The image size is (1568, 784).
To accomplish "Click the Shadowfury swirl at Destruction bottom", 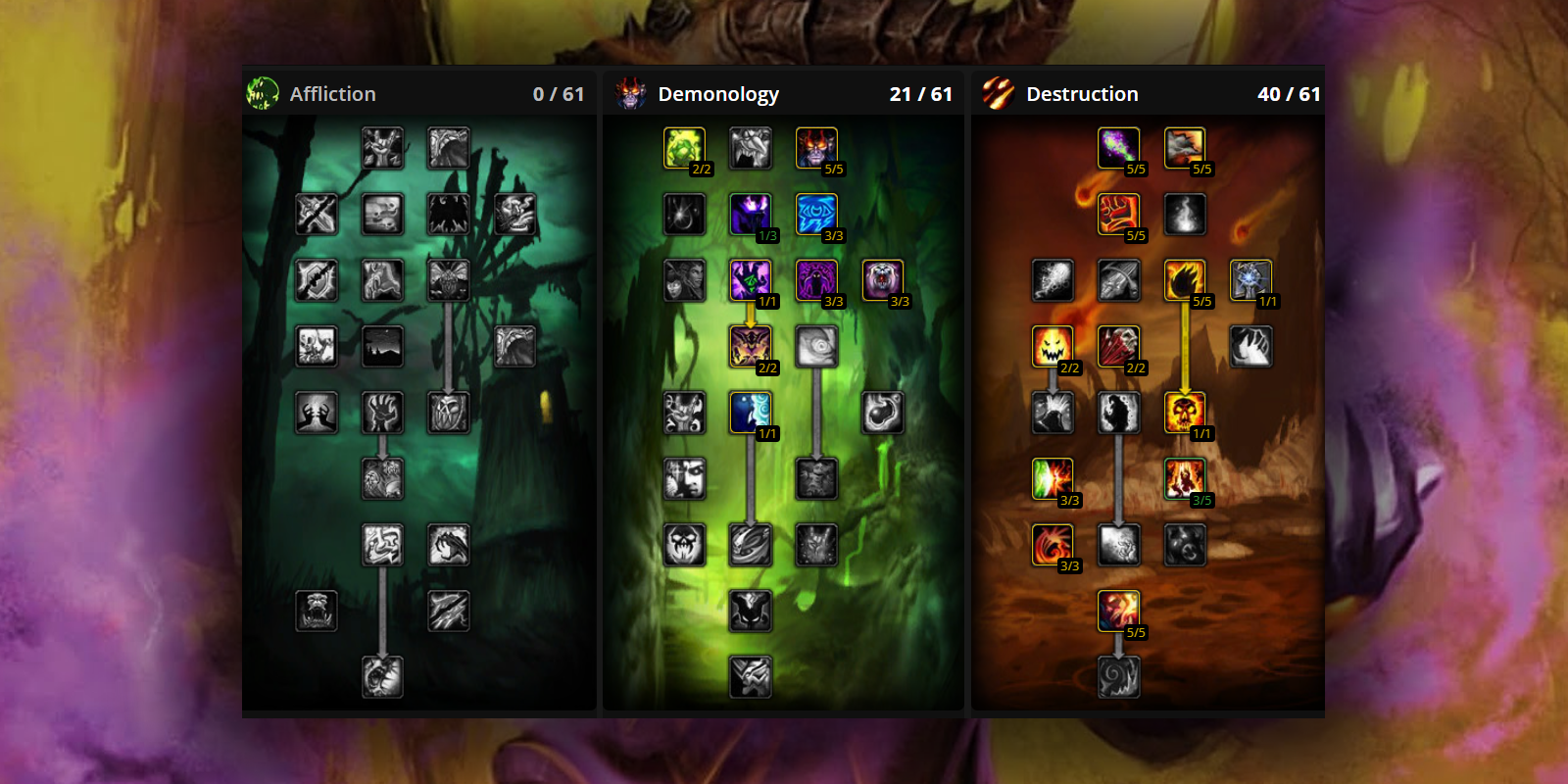I will (1118, 674).
